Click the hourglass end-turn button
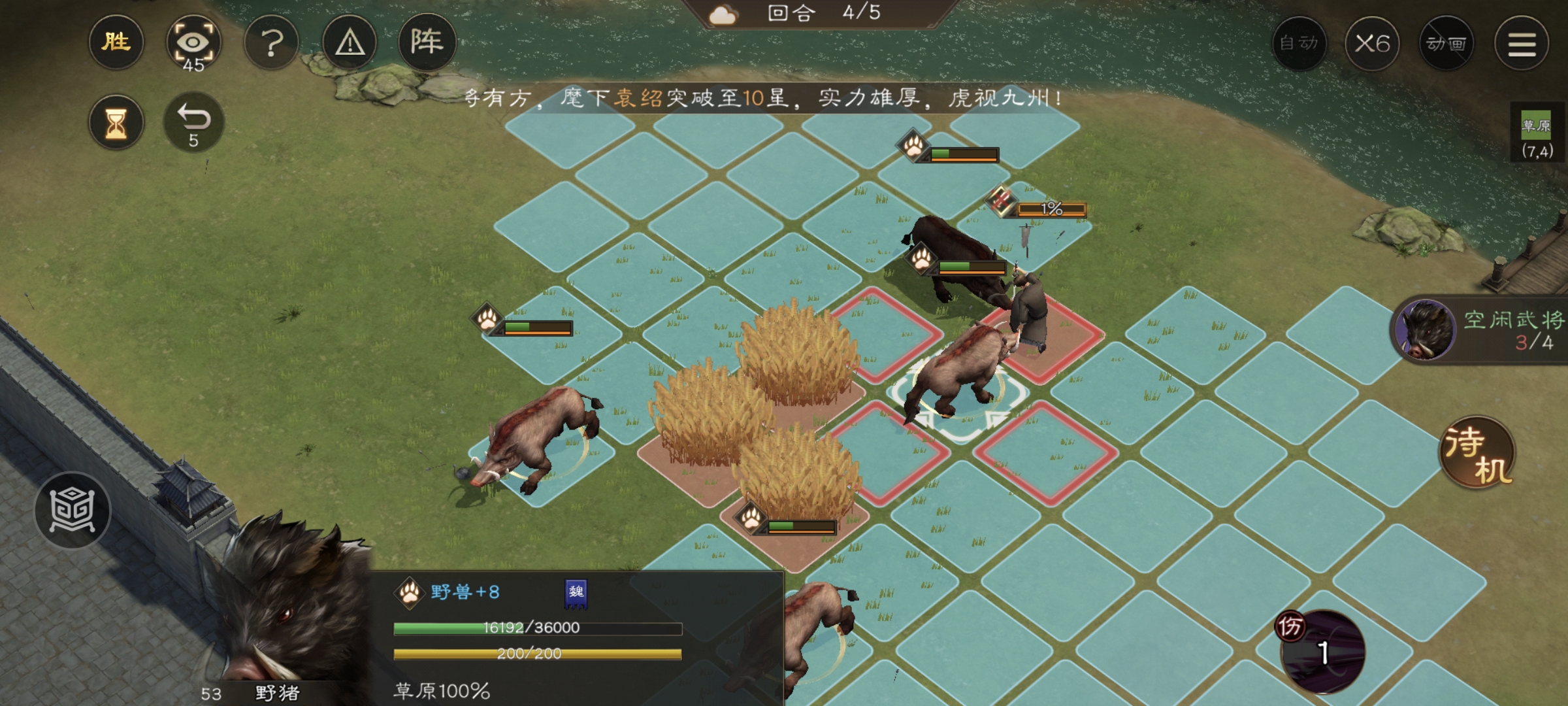Screen dimensions: 1568x706 point(116,123)
